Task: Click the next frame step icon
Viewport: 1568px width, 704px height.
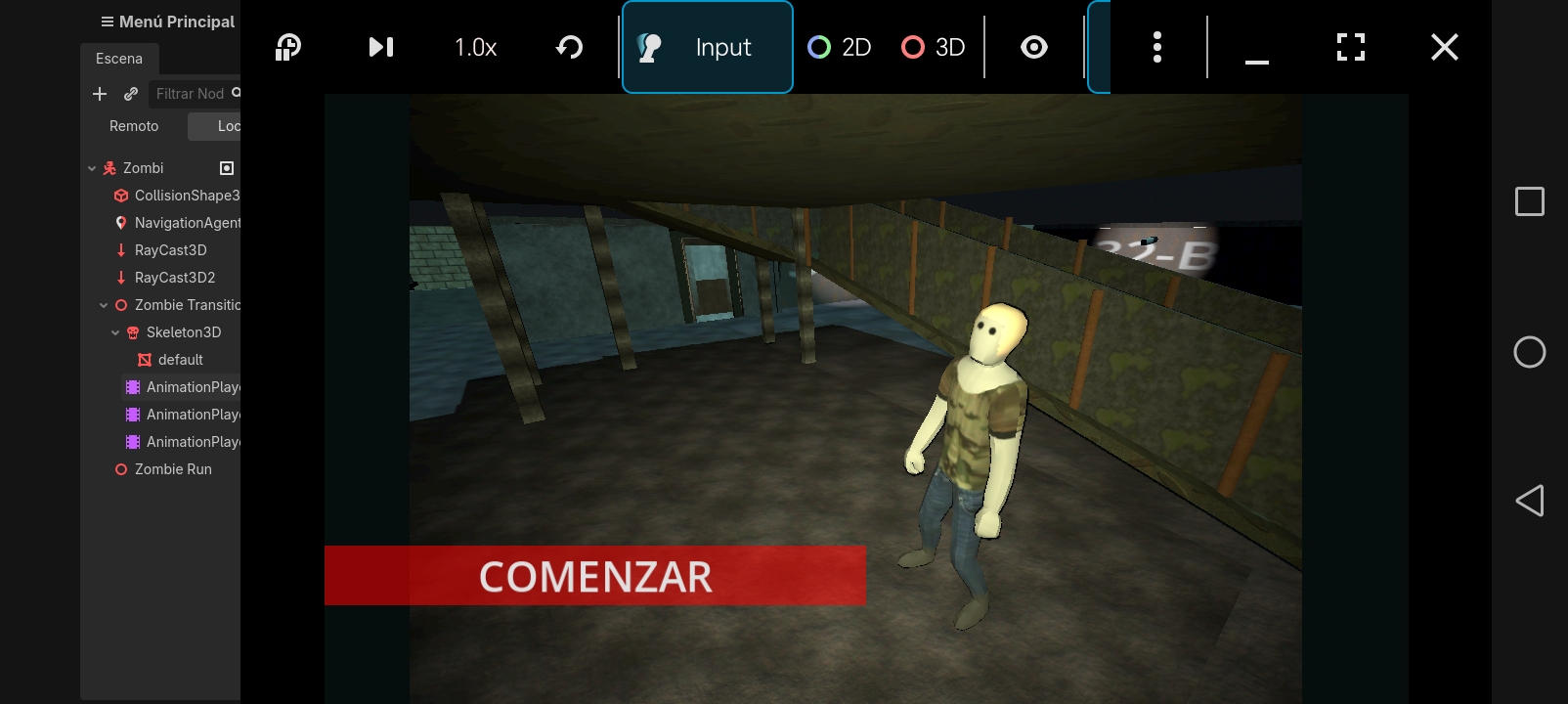Action: 381,47
